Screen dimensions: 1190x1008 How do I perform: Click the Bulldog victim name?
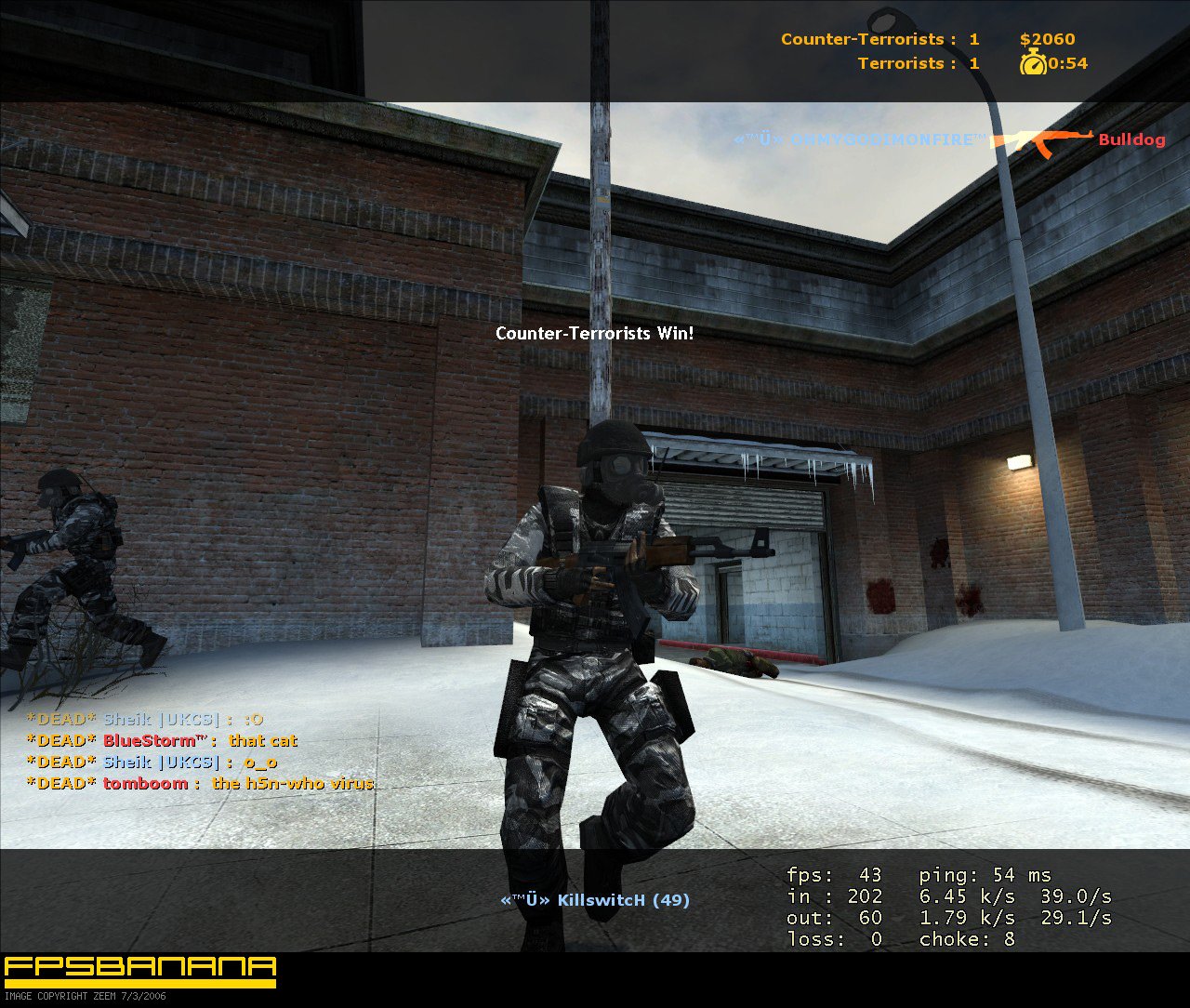tap(1130, 139)
